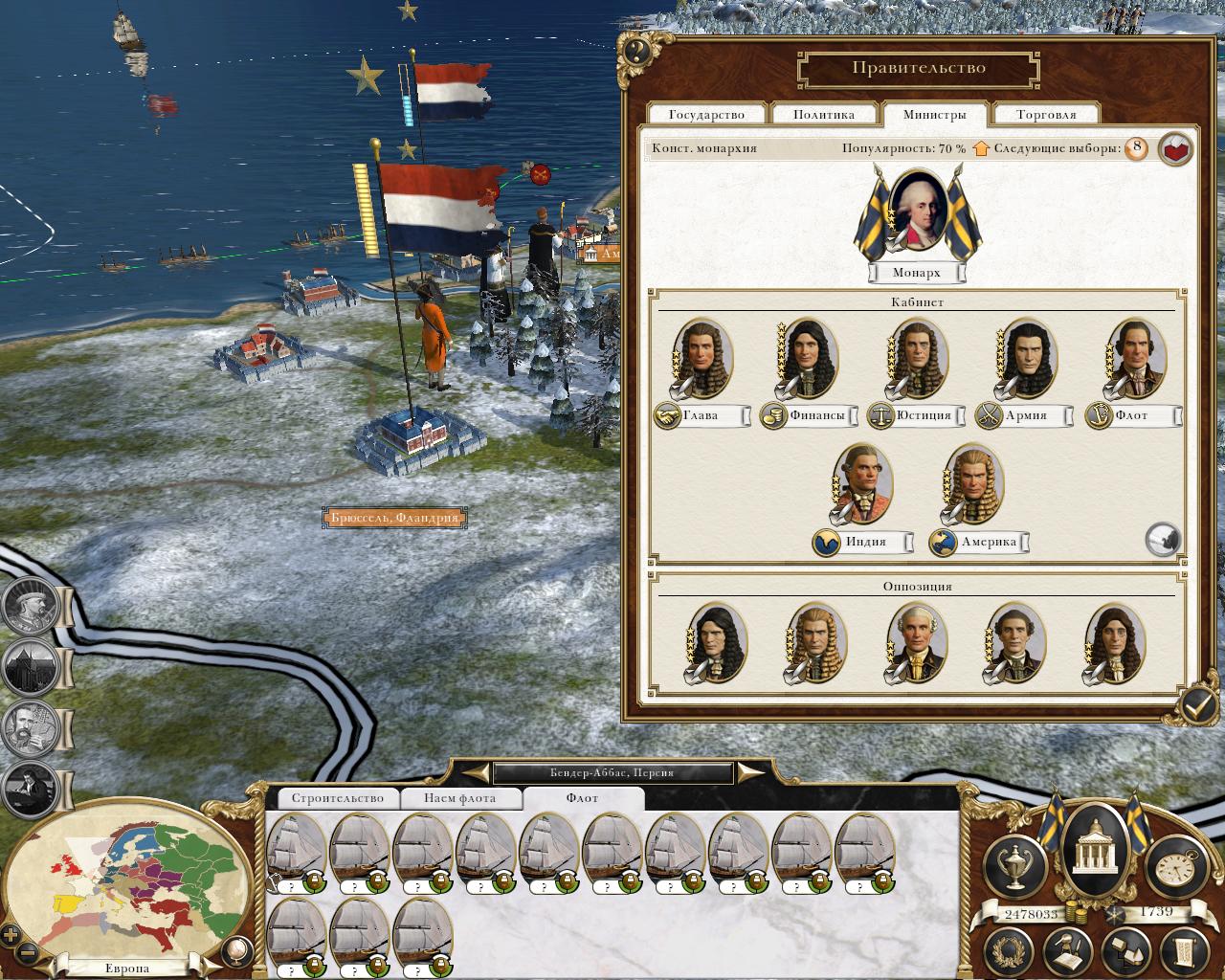Viewport: 1225px width, 980px height.
Task: Zoom in the minimap with plus button
Action: tap(11, 935)
